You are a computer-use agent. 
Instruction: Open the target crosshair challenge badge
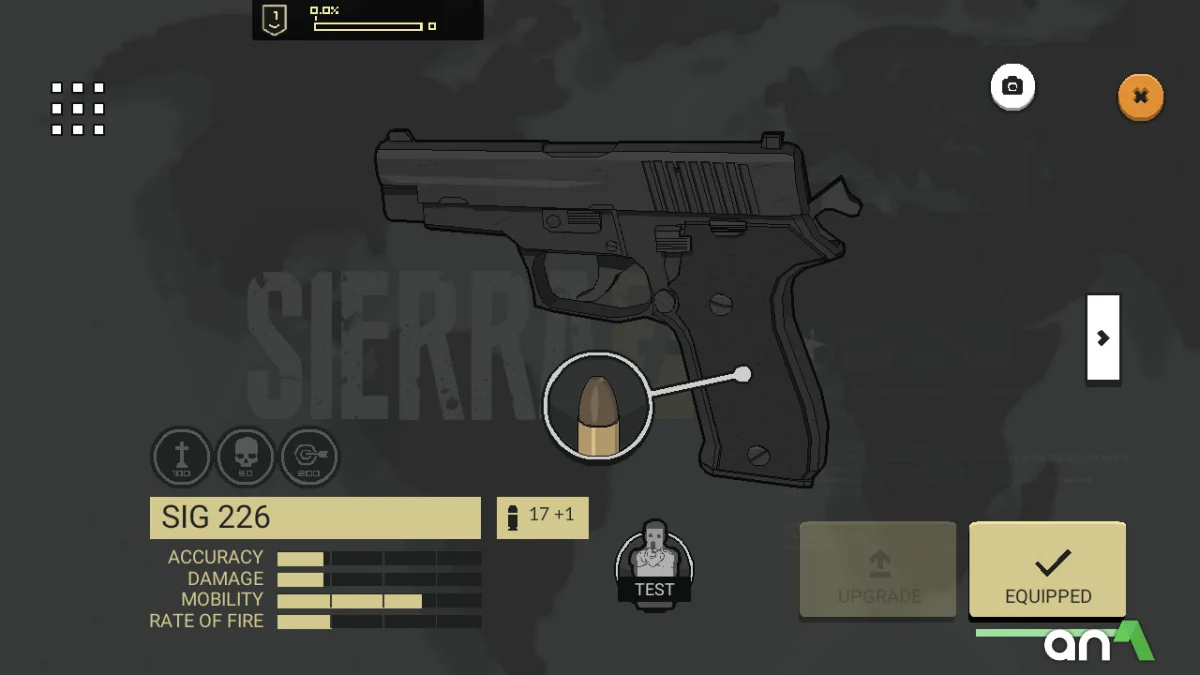point(309,457)
